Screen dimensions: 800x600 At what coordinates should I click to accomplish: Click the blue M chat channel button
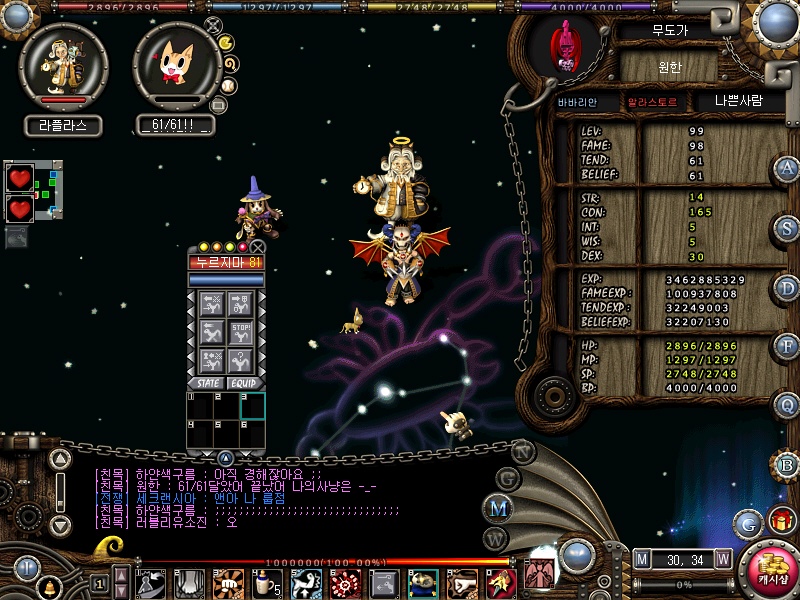(498, 507)
